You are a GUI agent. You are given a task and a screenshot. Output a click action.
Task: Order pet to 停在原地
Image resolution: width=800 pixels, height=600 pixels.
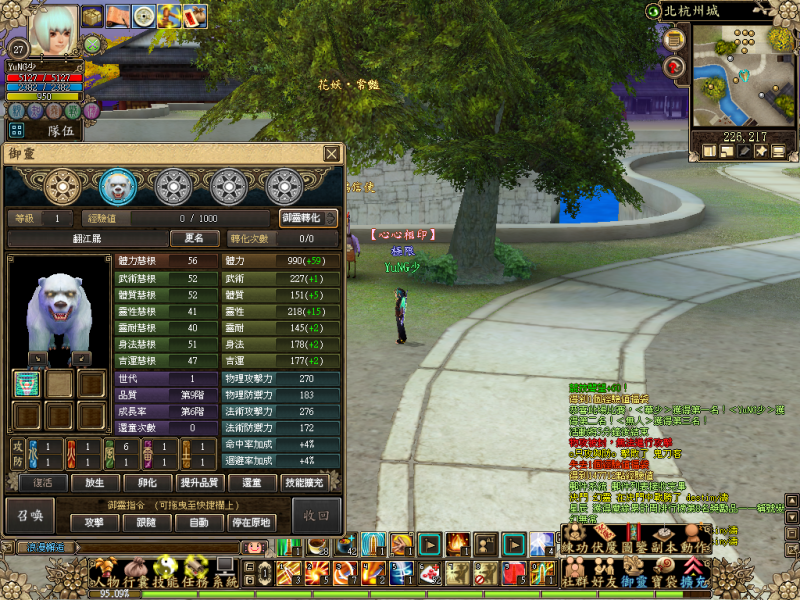point(252,522)
